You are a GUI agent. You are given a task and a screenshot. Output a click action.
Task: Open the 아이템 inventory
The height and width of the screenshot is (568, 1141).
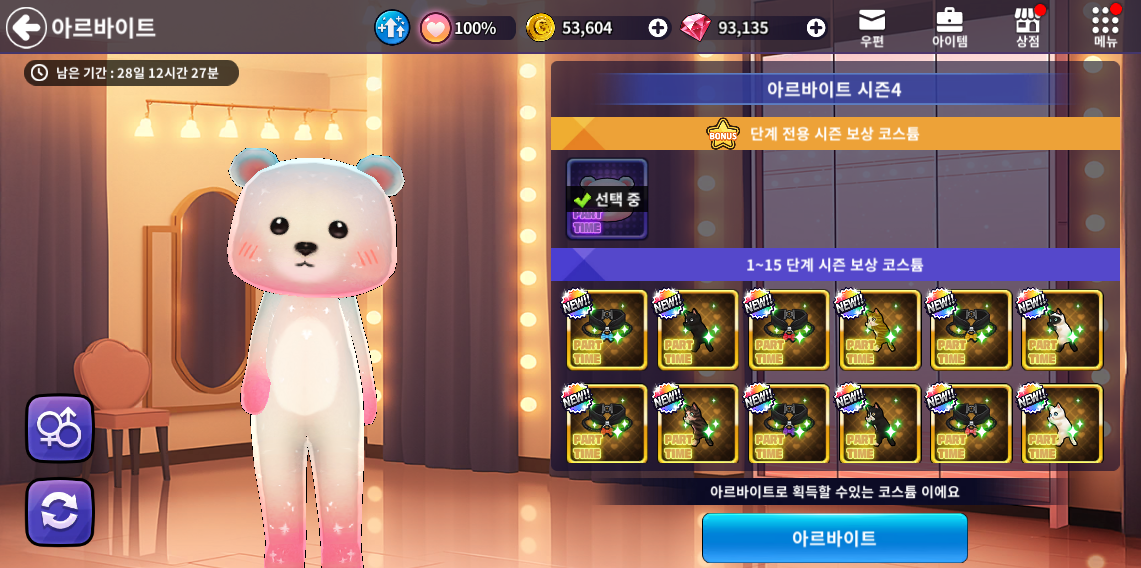pos(949,27)
